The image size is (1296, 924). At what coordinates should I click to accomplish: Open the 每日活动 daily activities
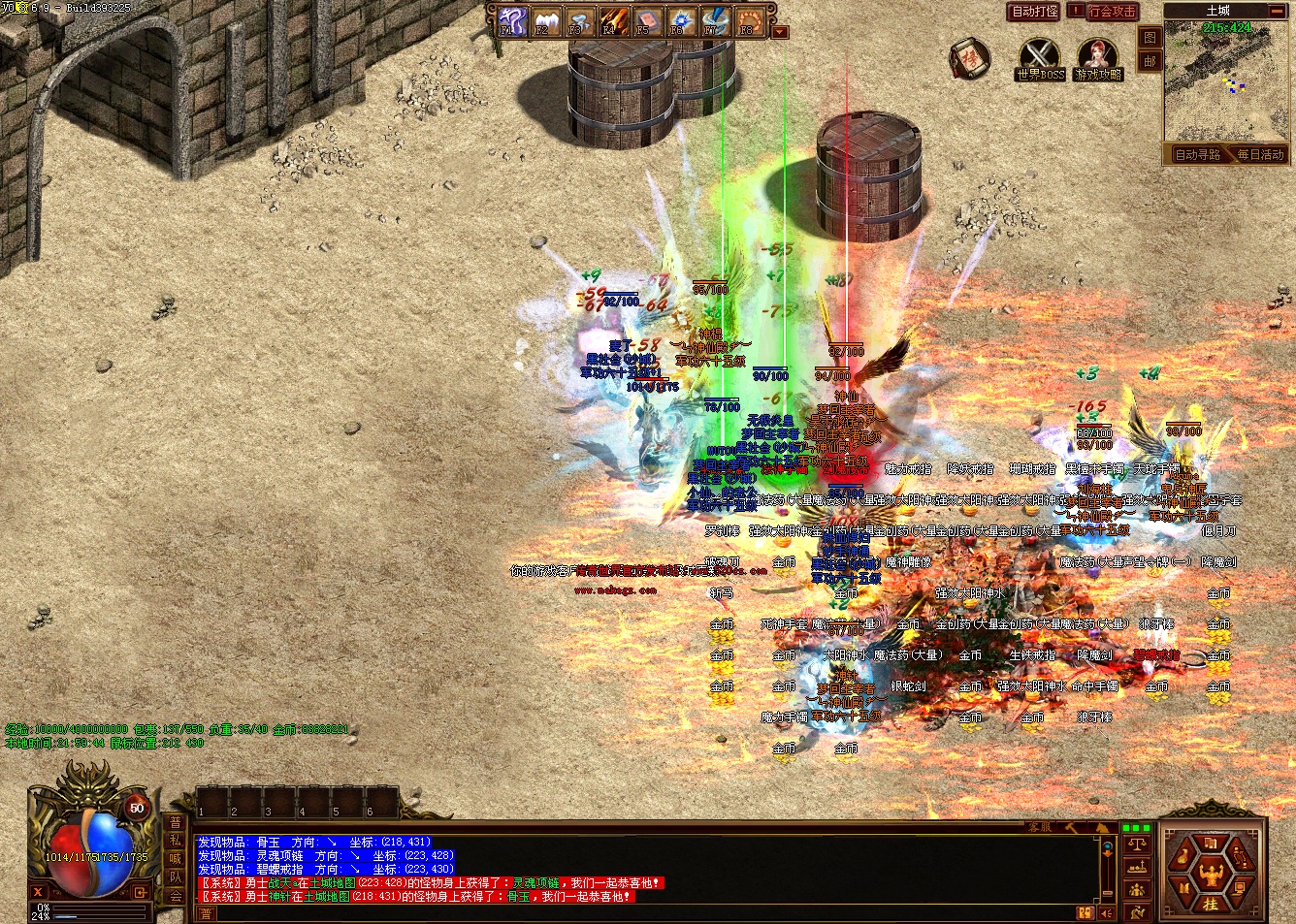pos(1259,154)
